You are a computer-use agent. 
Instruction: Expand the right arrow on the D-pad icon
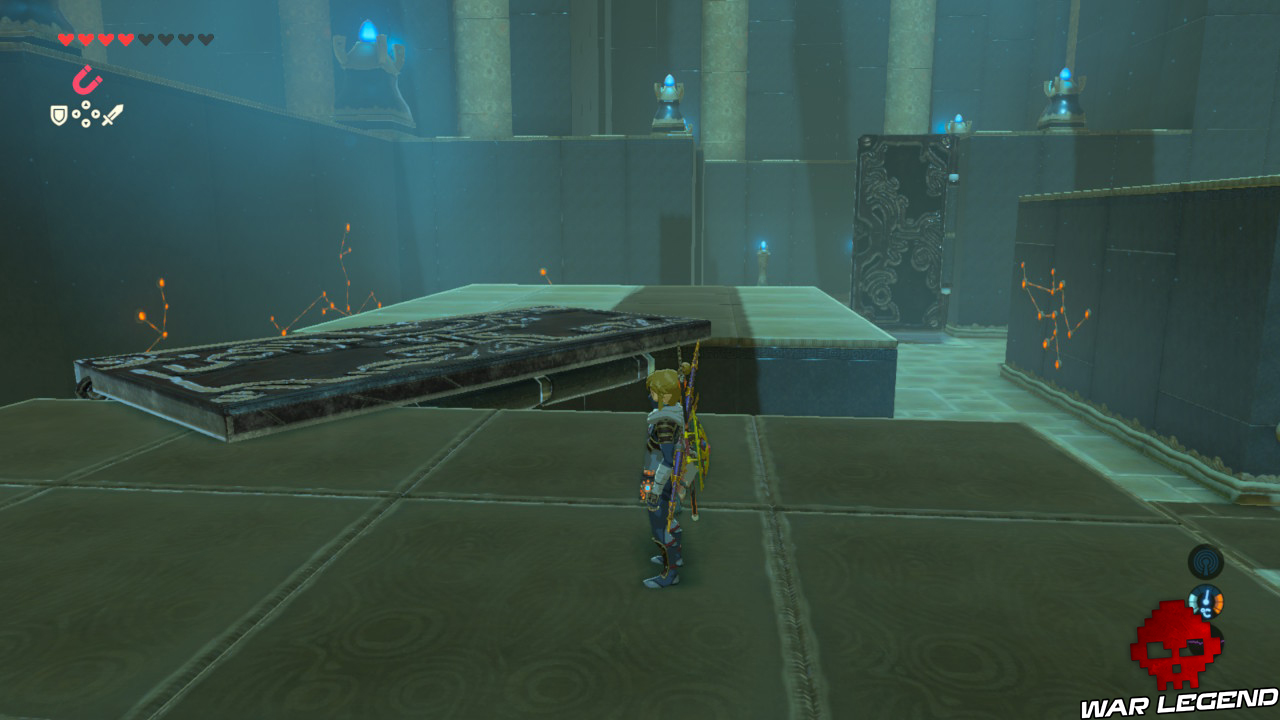pos(95,114)
